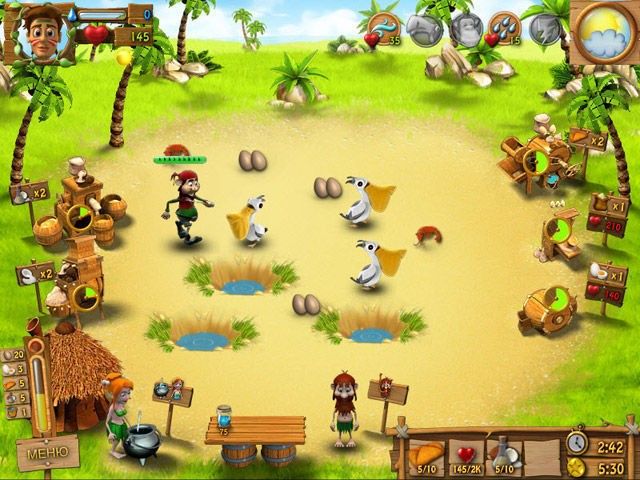Select the greyed-out bearded elder power icon

pyautogui.click(x=465, y=28)
